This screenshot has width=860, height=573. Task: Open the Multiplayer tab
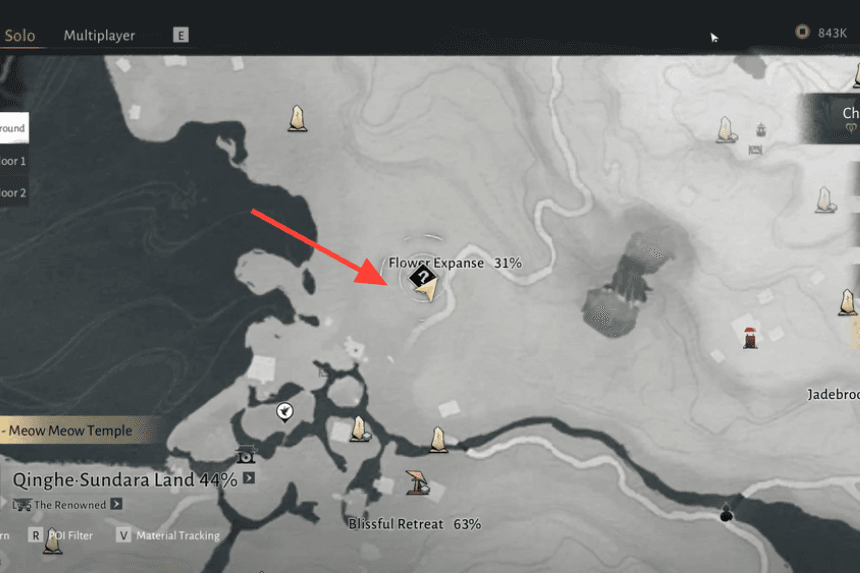[x=99, y=36]
